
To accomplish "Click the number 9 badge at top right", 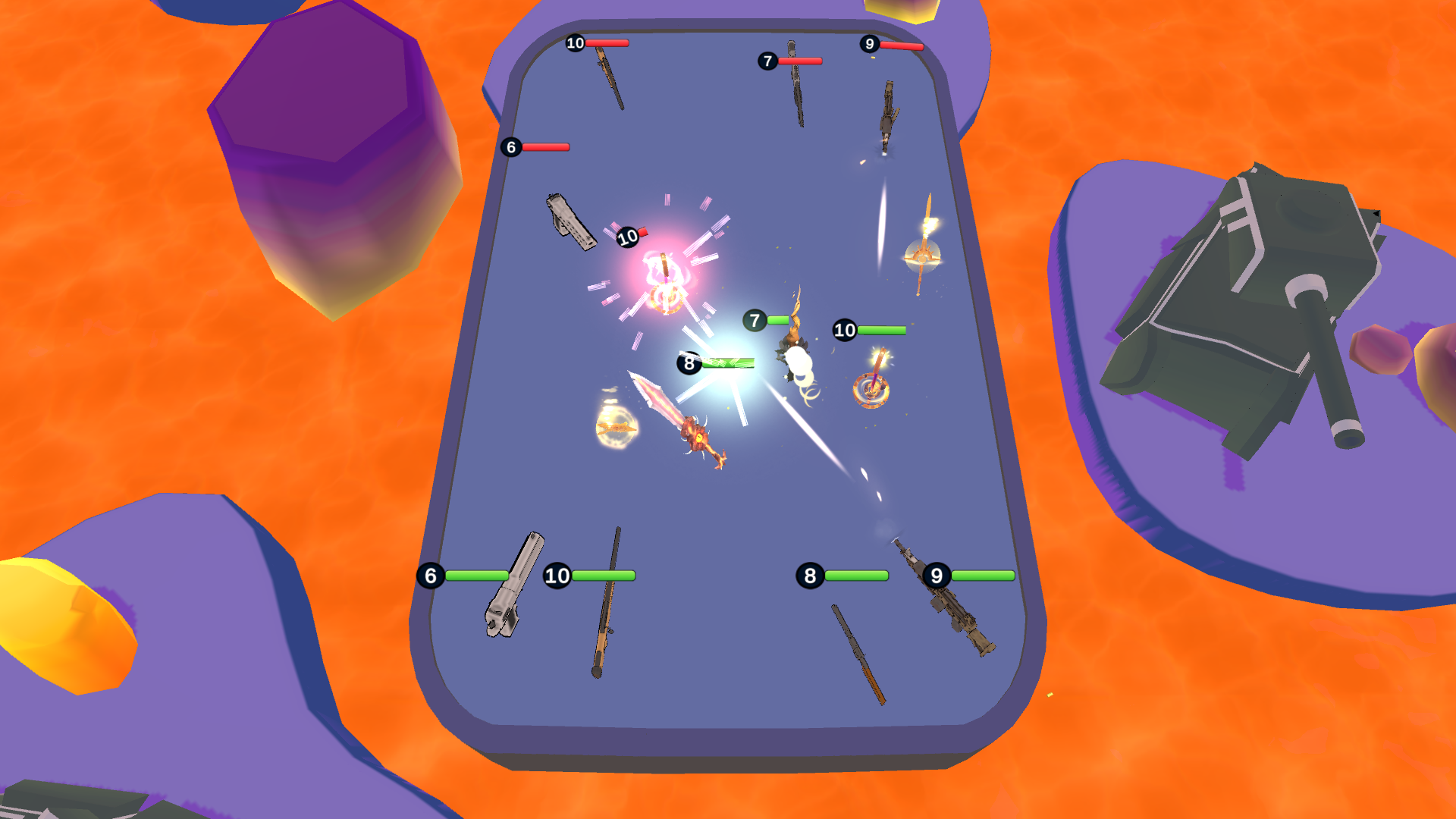I will [870, 43].
